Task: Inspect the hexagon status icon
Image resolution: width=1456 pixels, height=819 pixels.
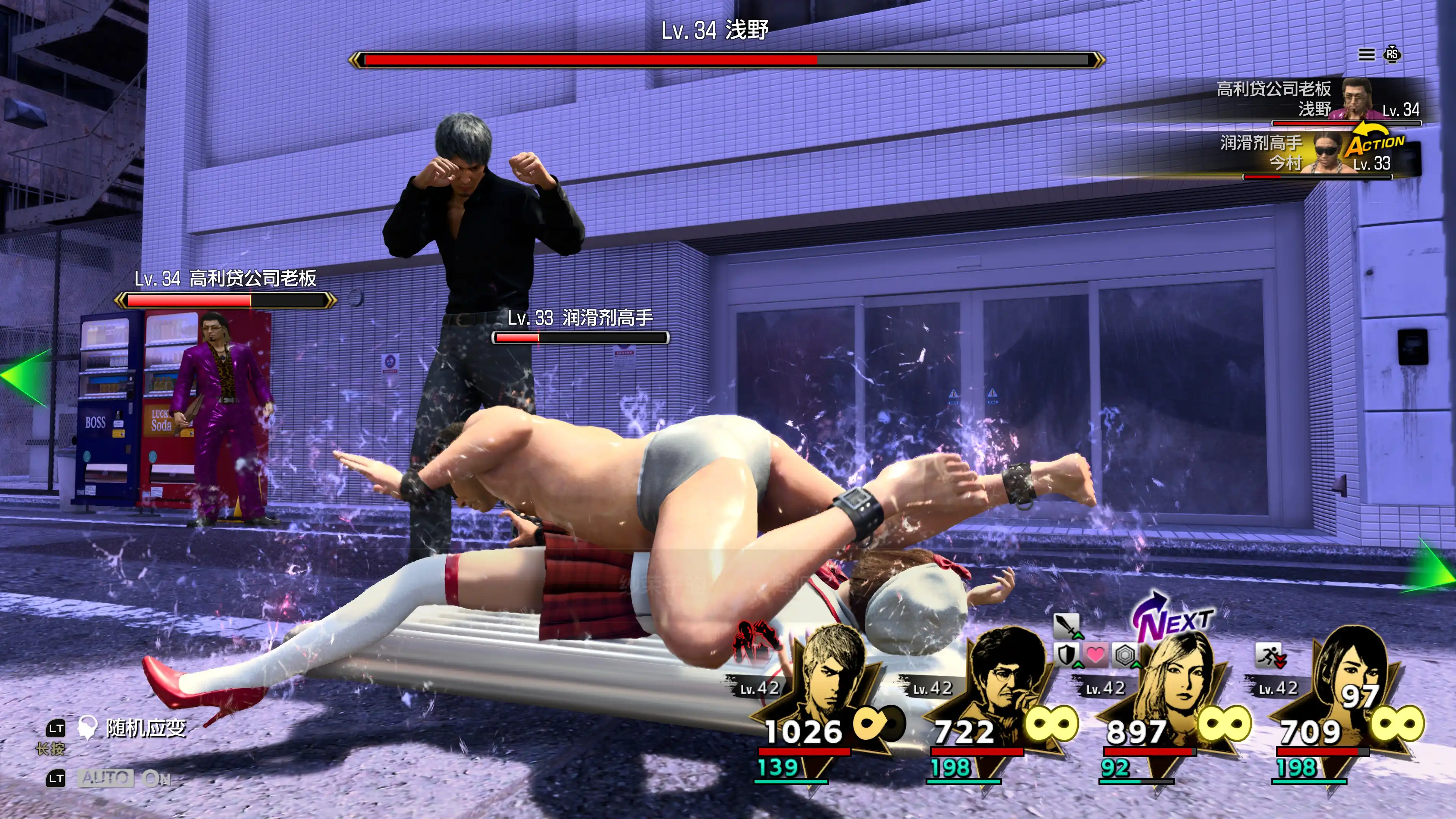Action: [1125, 656]
